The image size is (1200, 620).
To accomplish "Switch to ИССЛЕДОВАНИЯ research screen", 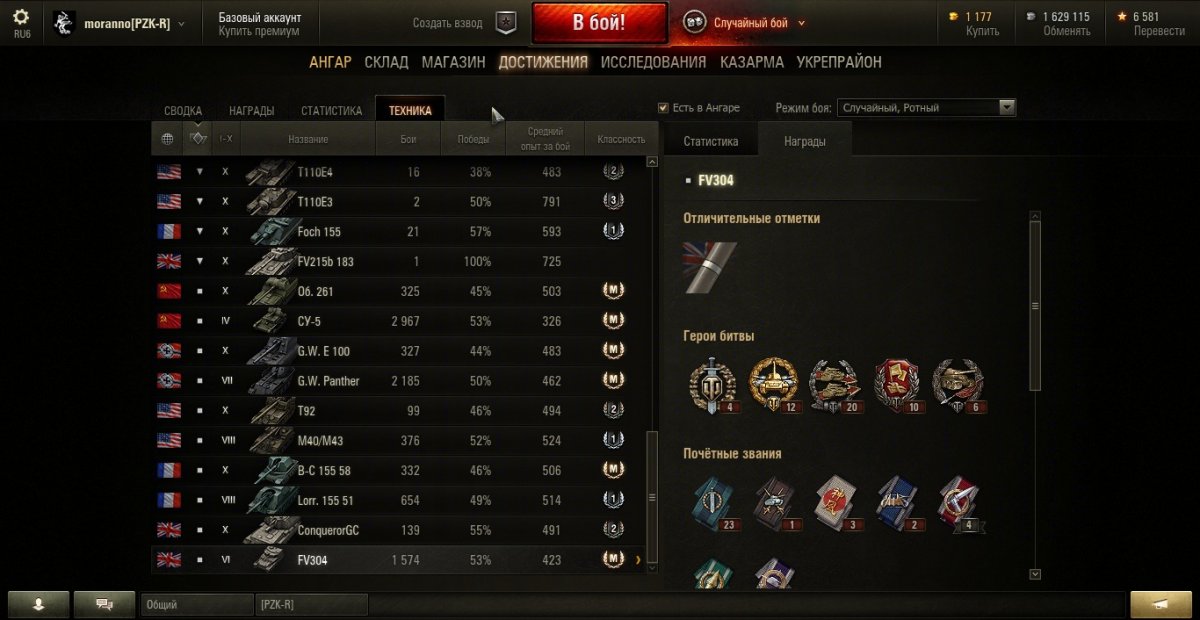I will coord(653,62).
